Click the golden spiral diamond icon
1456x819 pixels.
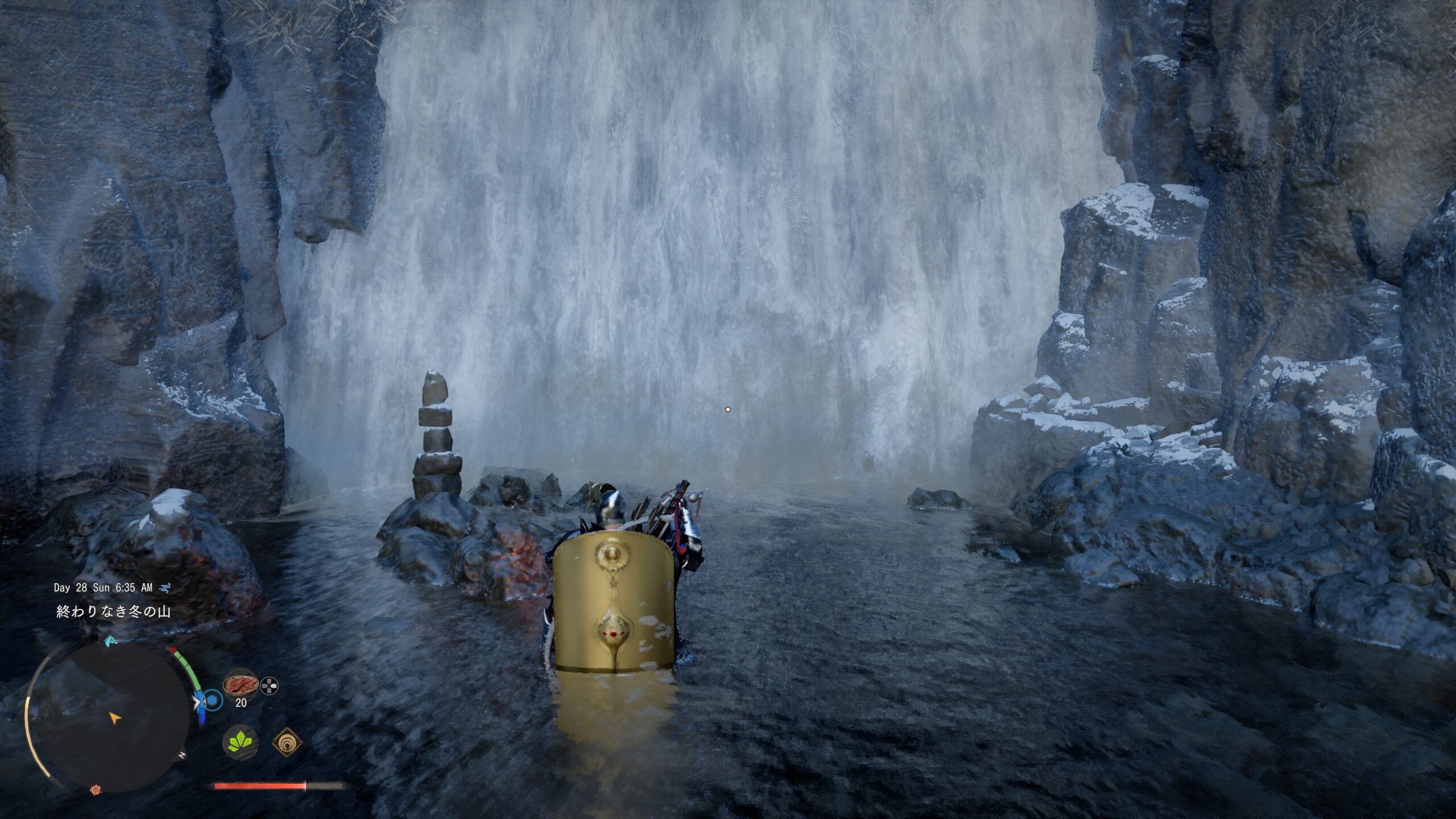[287, 742]
